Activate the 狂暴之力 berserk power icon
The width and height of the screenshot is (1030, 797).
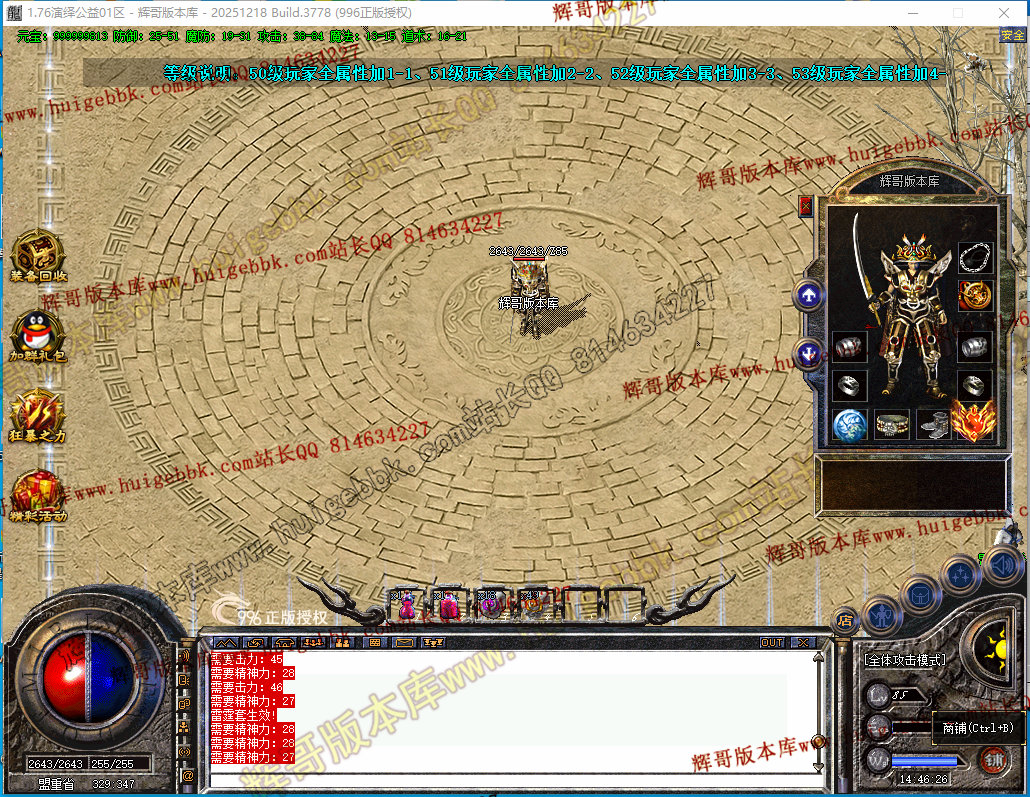click(38, 414)
